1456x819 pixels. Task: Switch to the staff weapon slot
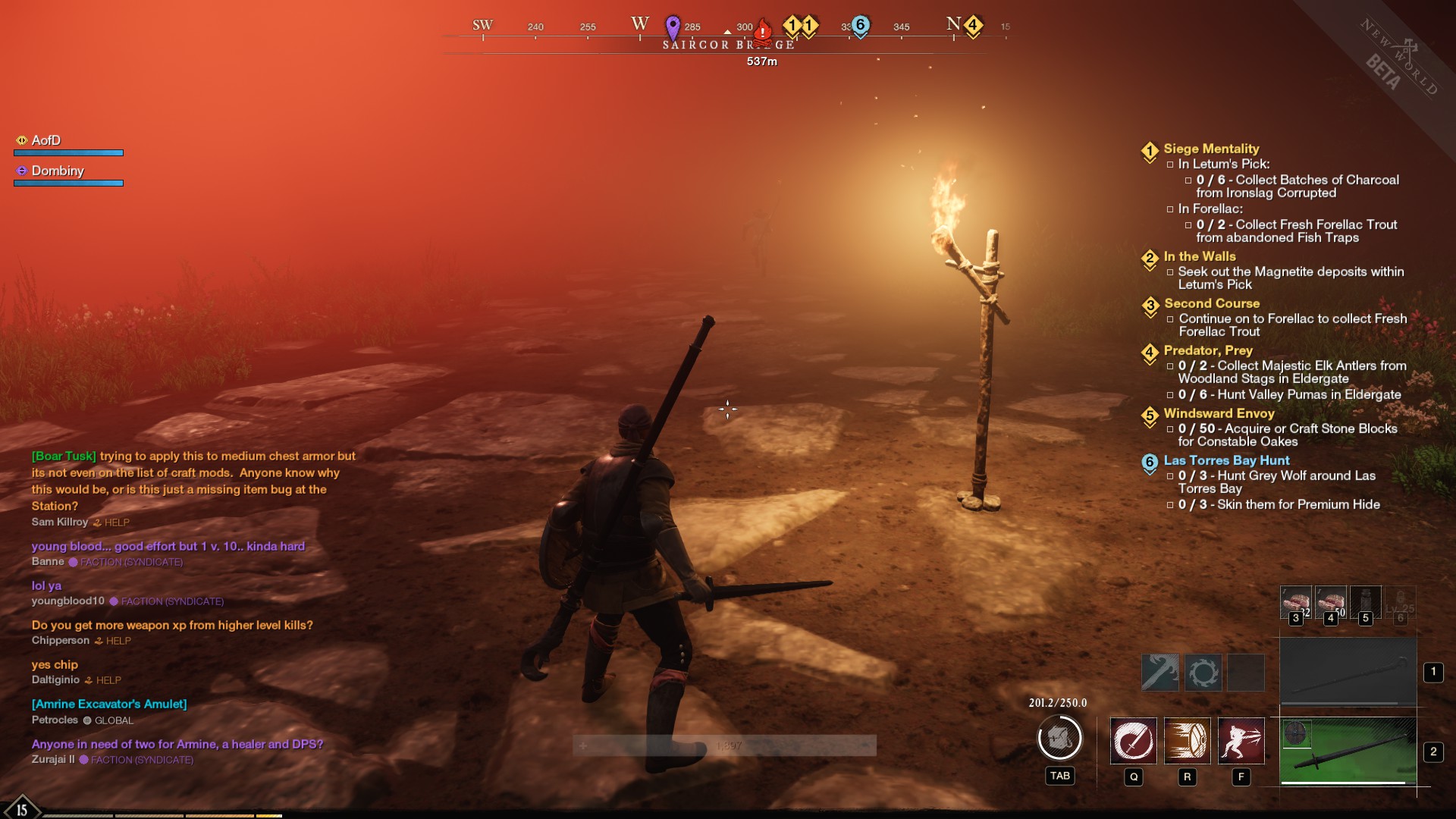(1348, 672)
